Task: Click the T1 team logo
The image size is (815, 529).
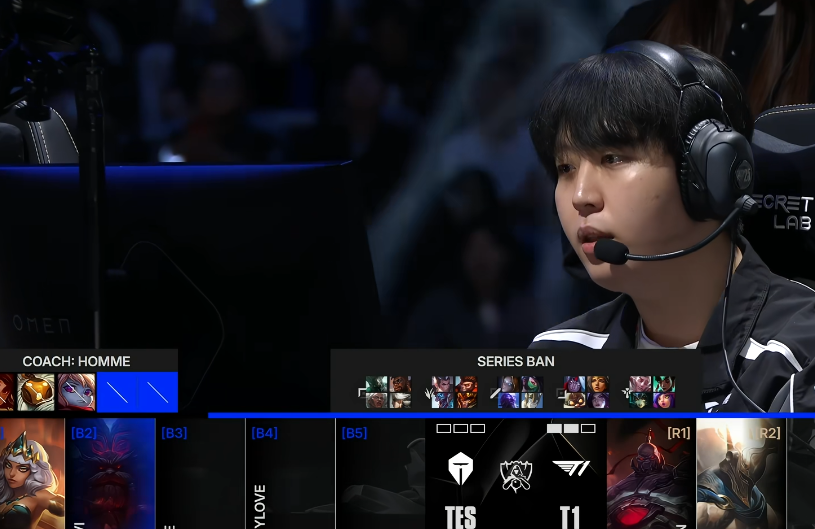Action: pos(571,468)
